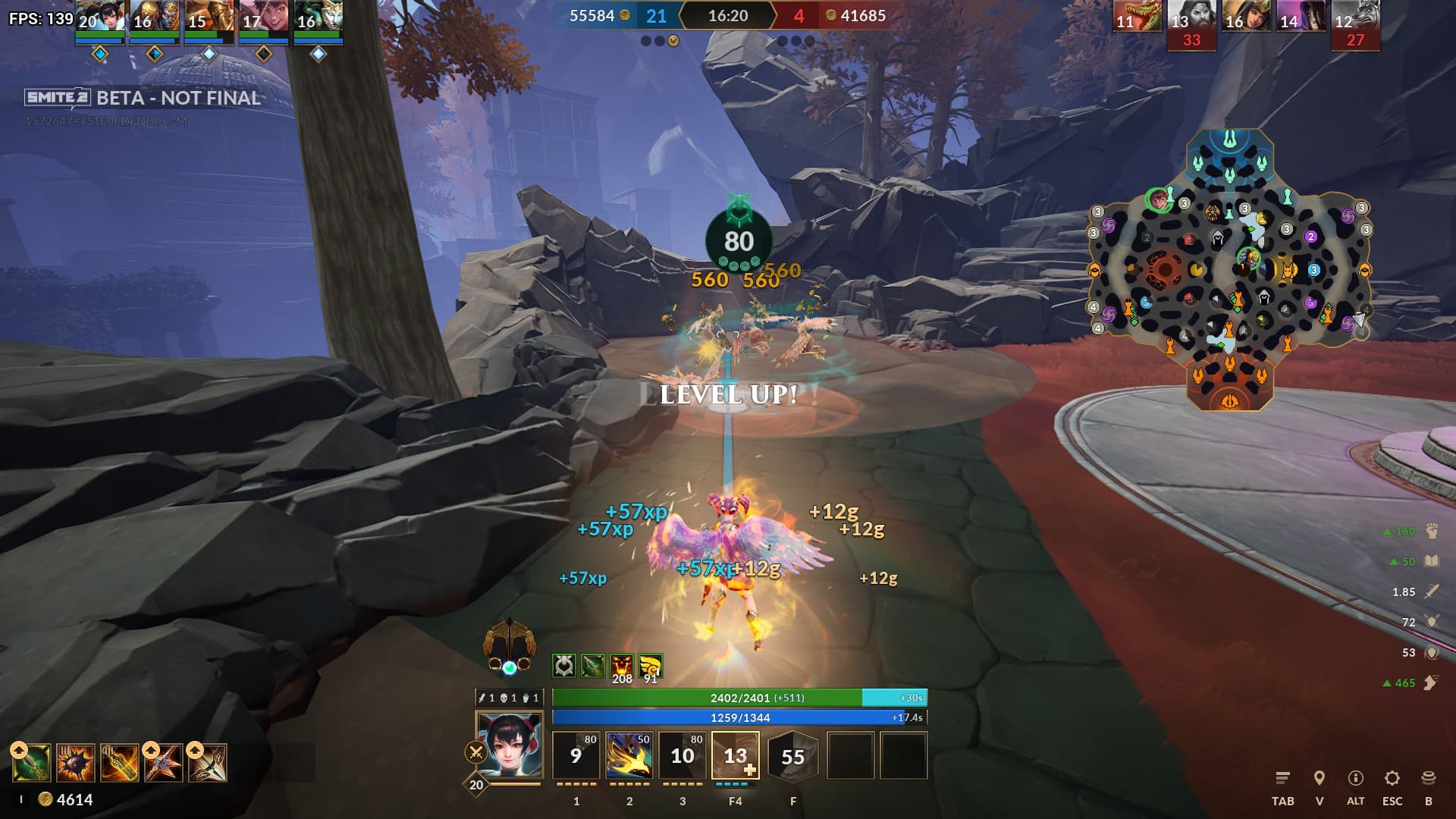Upgrade the green dagger item slot

pyautogui.click(x=19, y=751)
